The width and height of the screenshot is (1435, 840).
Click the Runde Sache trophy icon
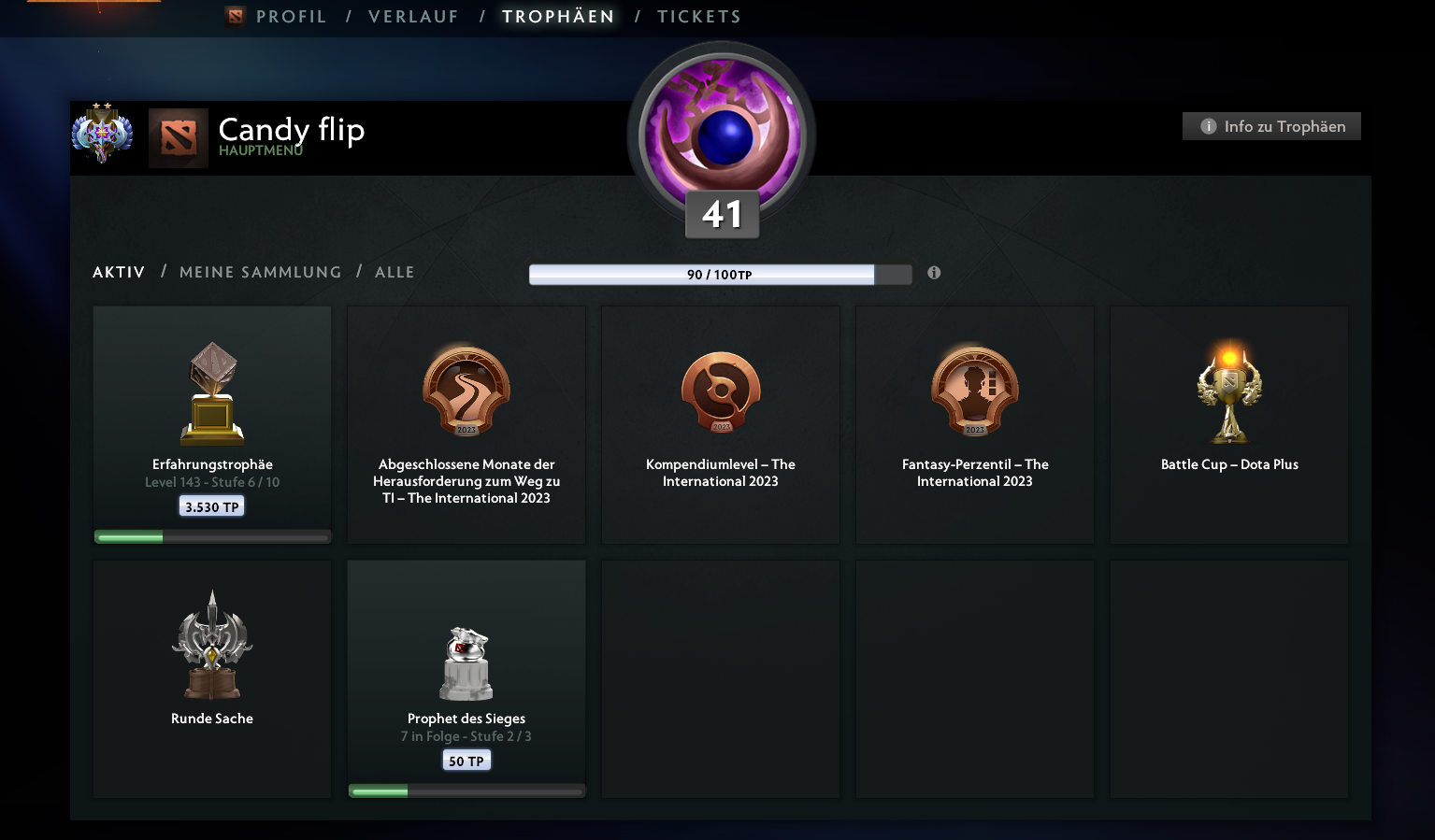click(x=211, y=645)
